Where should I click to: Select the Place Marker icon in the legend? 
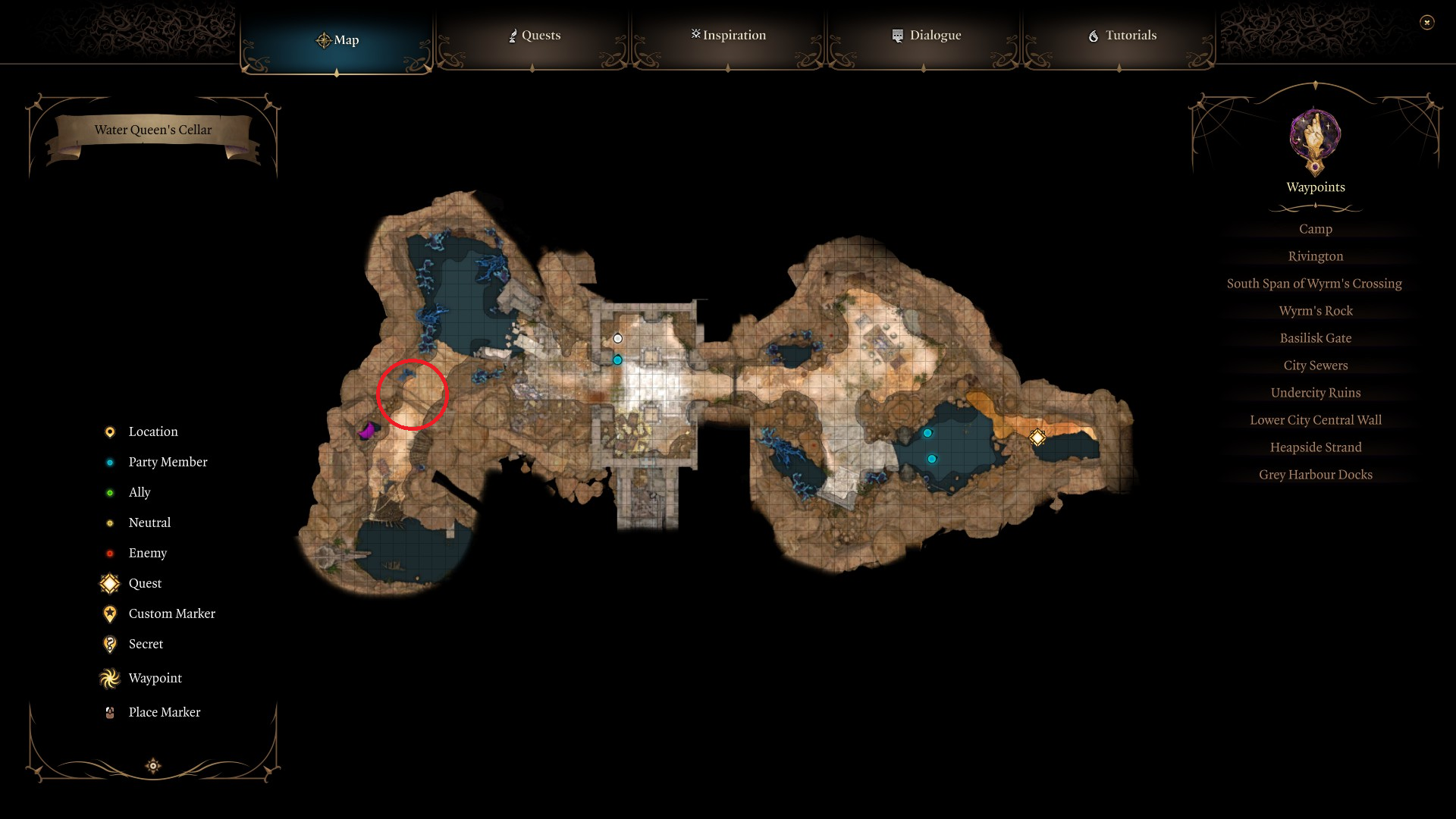[109, 712]
